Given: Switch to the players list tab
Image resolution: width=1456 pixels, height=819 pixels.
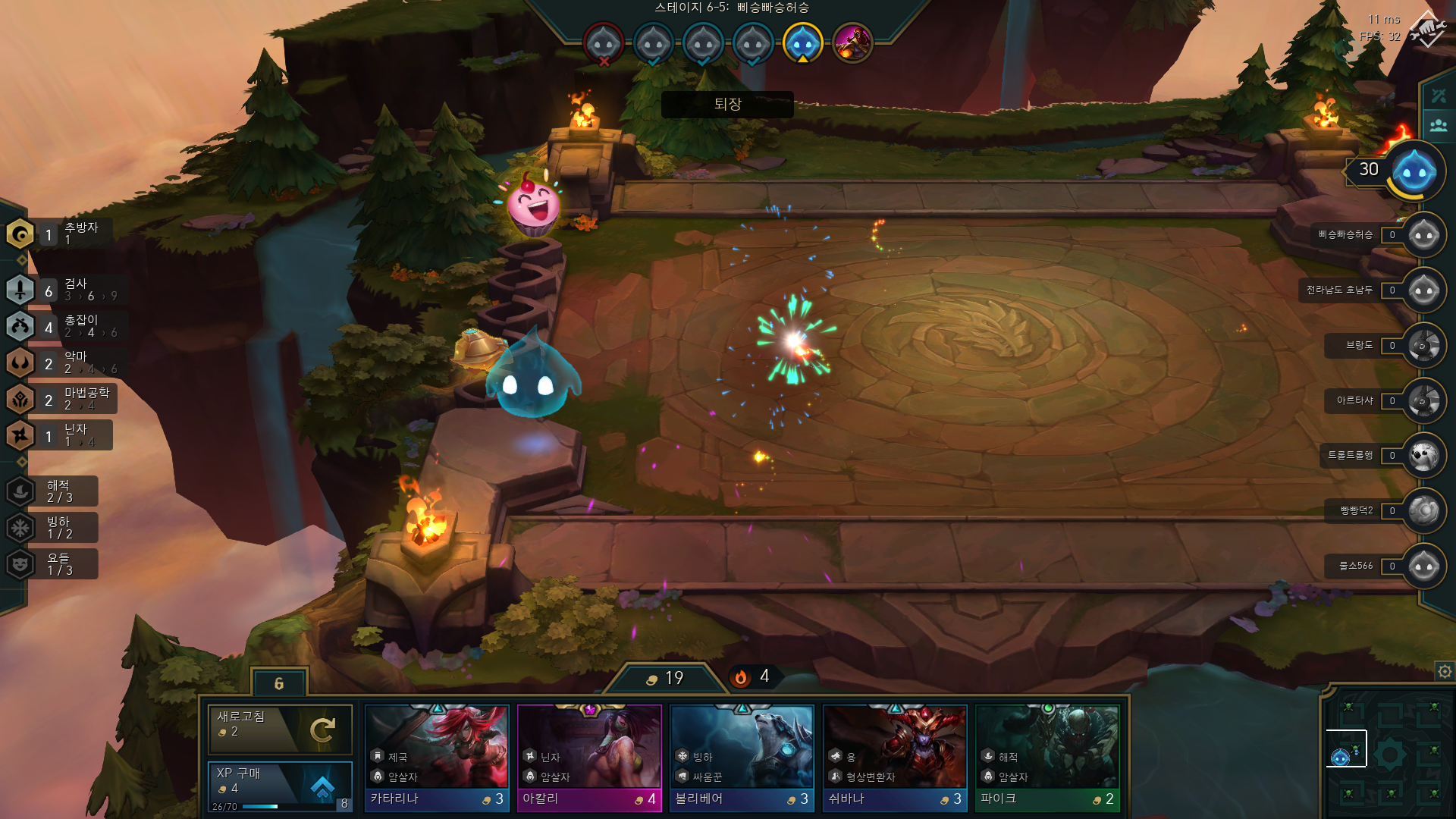Looking at the screenshot, I should (x=1439, y=125).
